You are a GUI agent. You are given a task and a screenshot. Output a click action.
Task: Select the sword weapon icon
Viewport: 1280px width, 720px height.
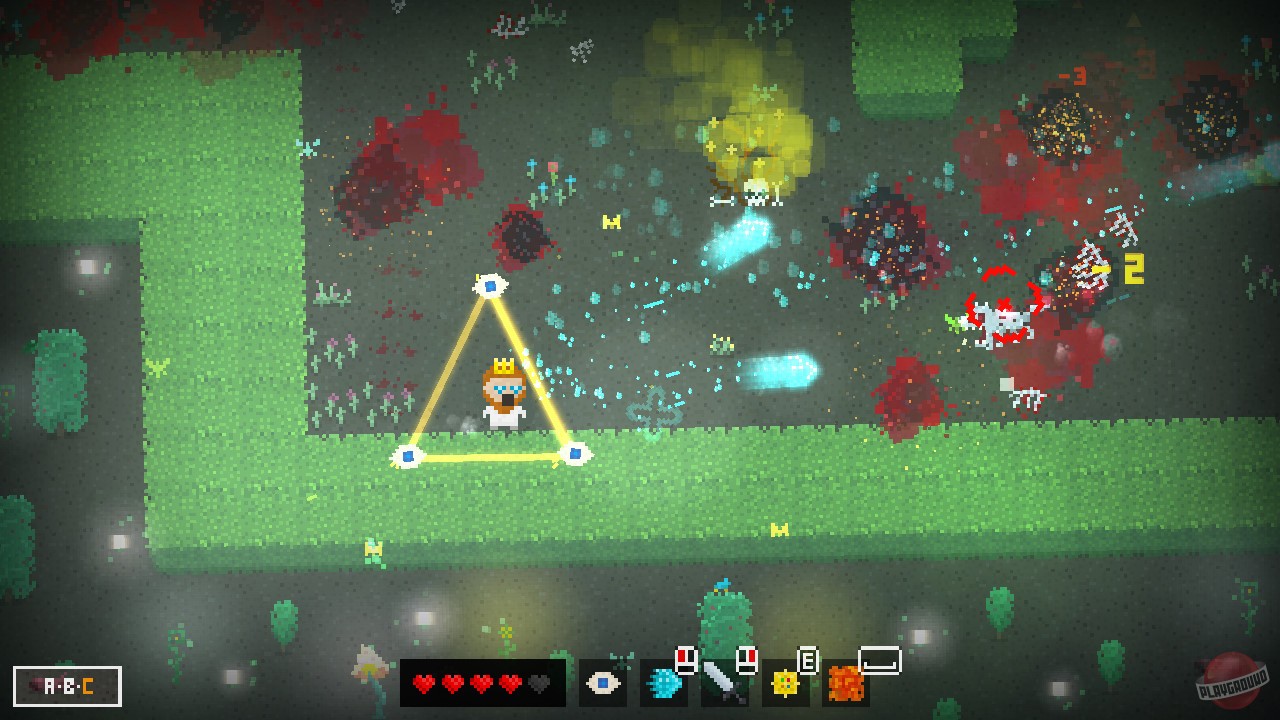723,683
